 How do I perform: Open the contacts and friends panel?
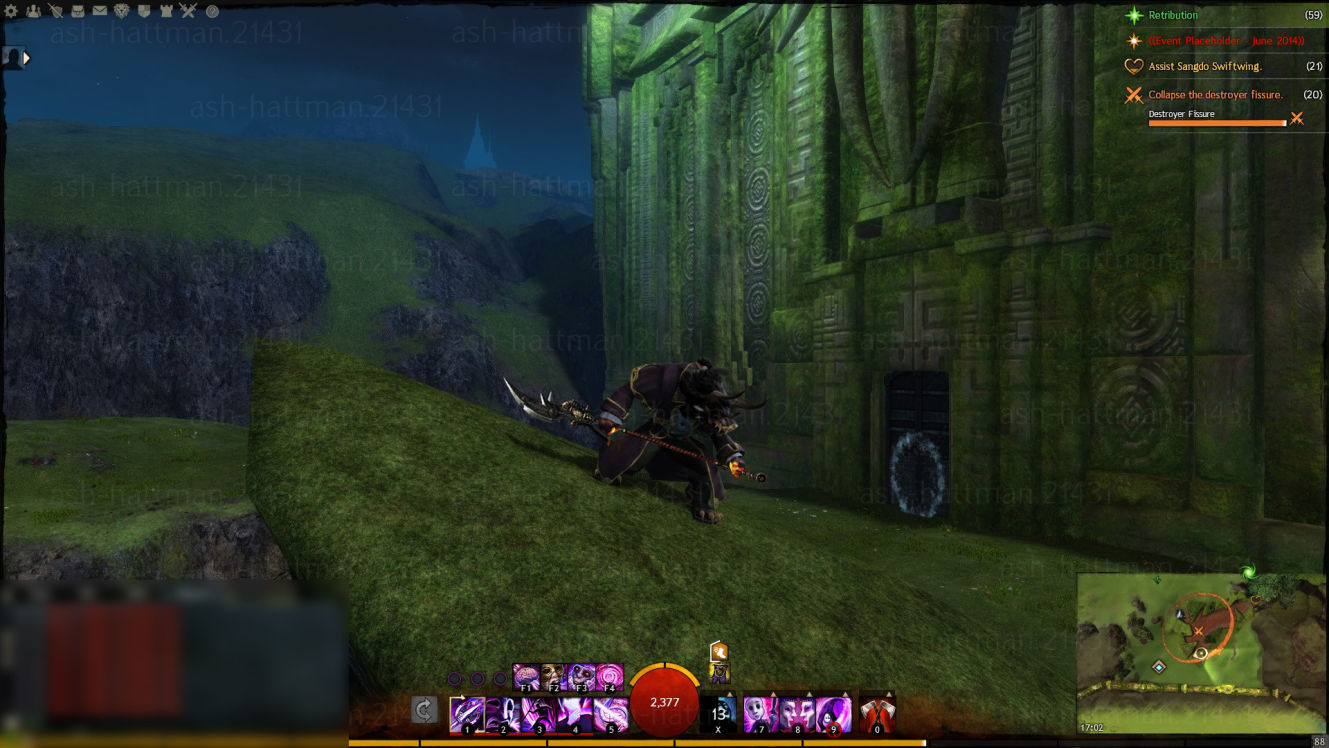[x=33, y=11]
